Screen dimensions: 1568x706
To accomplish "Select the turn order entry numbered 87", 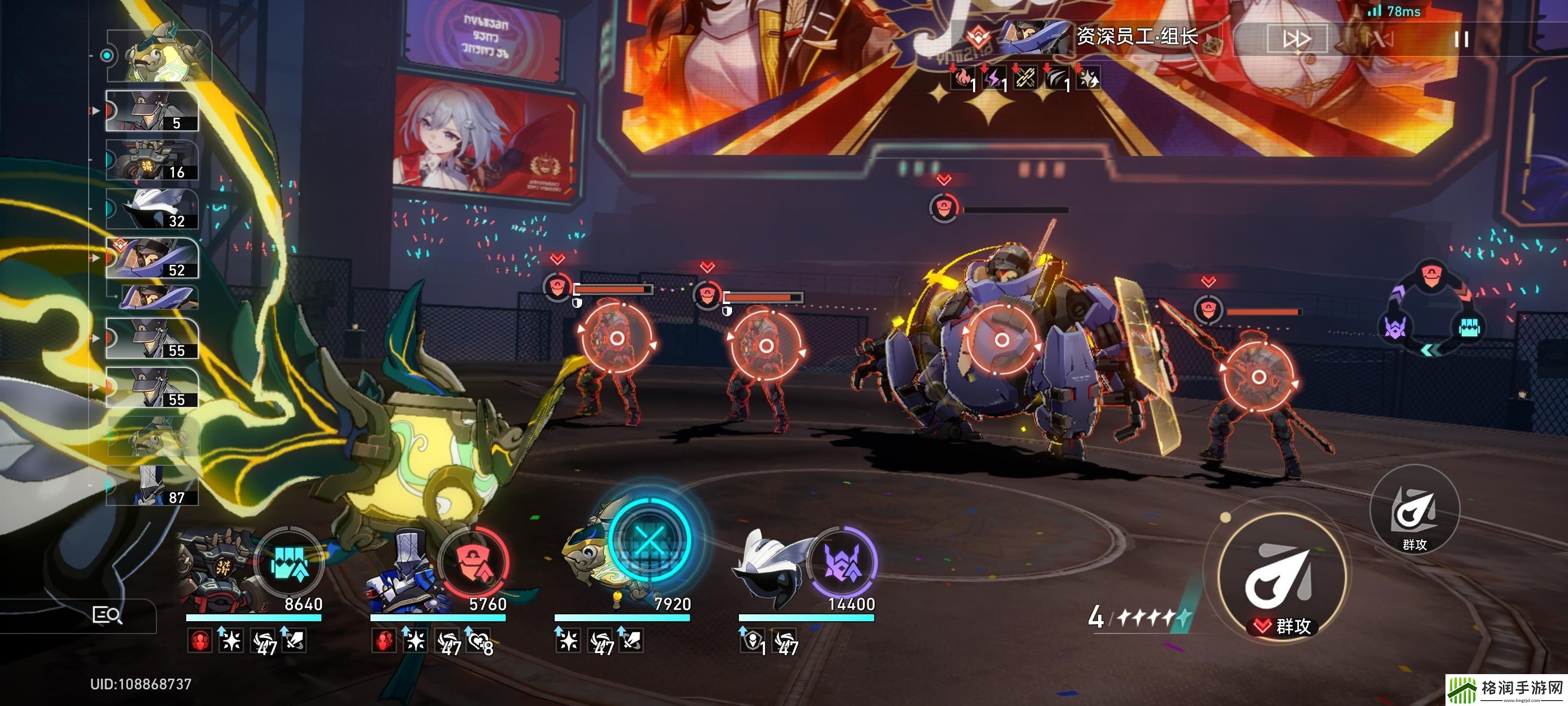I will (152, 487).
